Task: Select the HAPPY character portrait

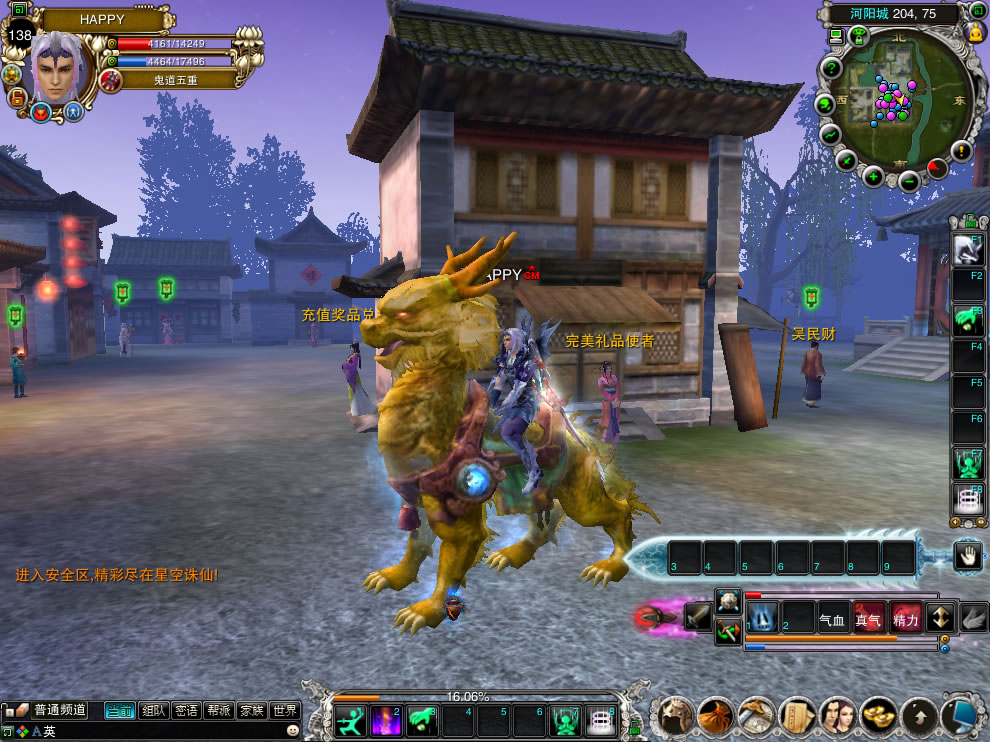Action: tap(61, 68)
